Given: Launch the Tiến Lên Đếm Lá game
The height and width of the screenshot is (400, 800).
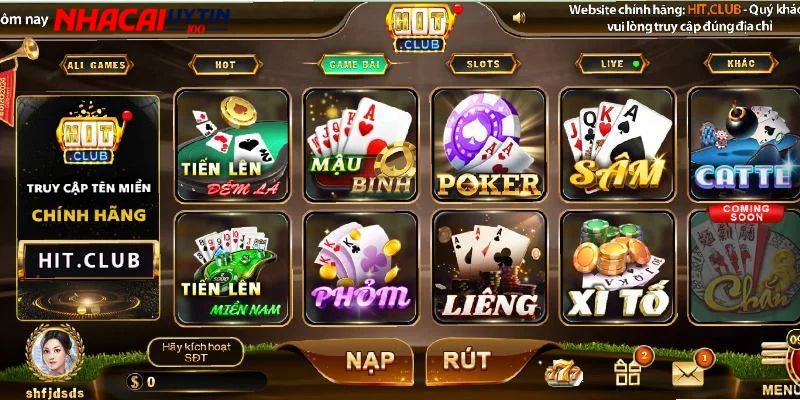Looking at the screenshot, I should coord(232,145).
